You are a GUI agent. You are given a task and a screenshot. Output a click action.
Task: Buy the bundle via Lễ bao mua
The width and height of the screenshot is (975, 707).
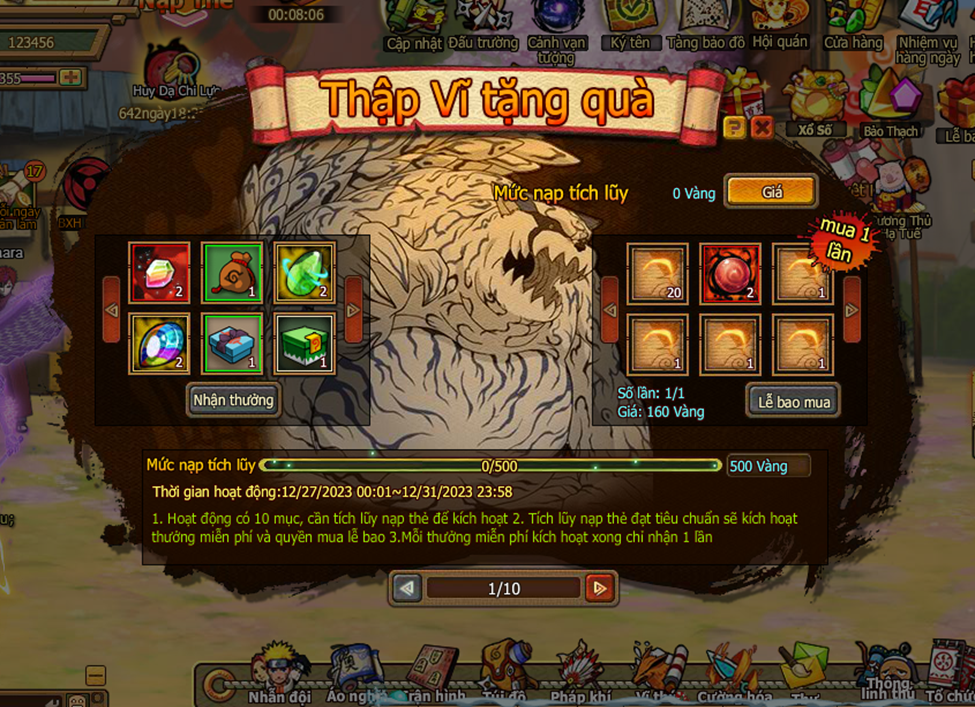[x=793, y=401]
